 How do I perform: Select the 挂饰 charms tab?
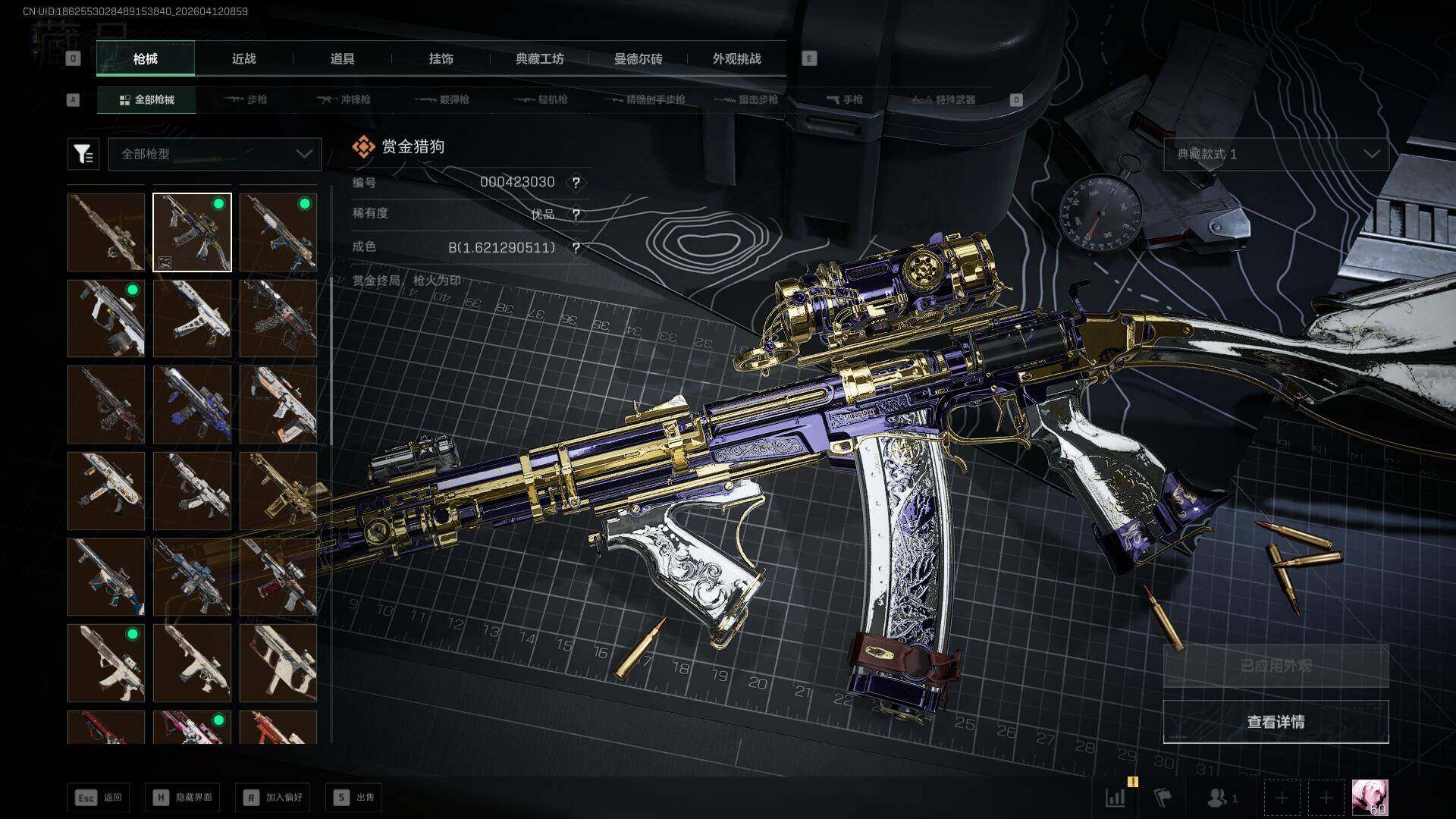(x=441, y=58)
